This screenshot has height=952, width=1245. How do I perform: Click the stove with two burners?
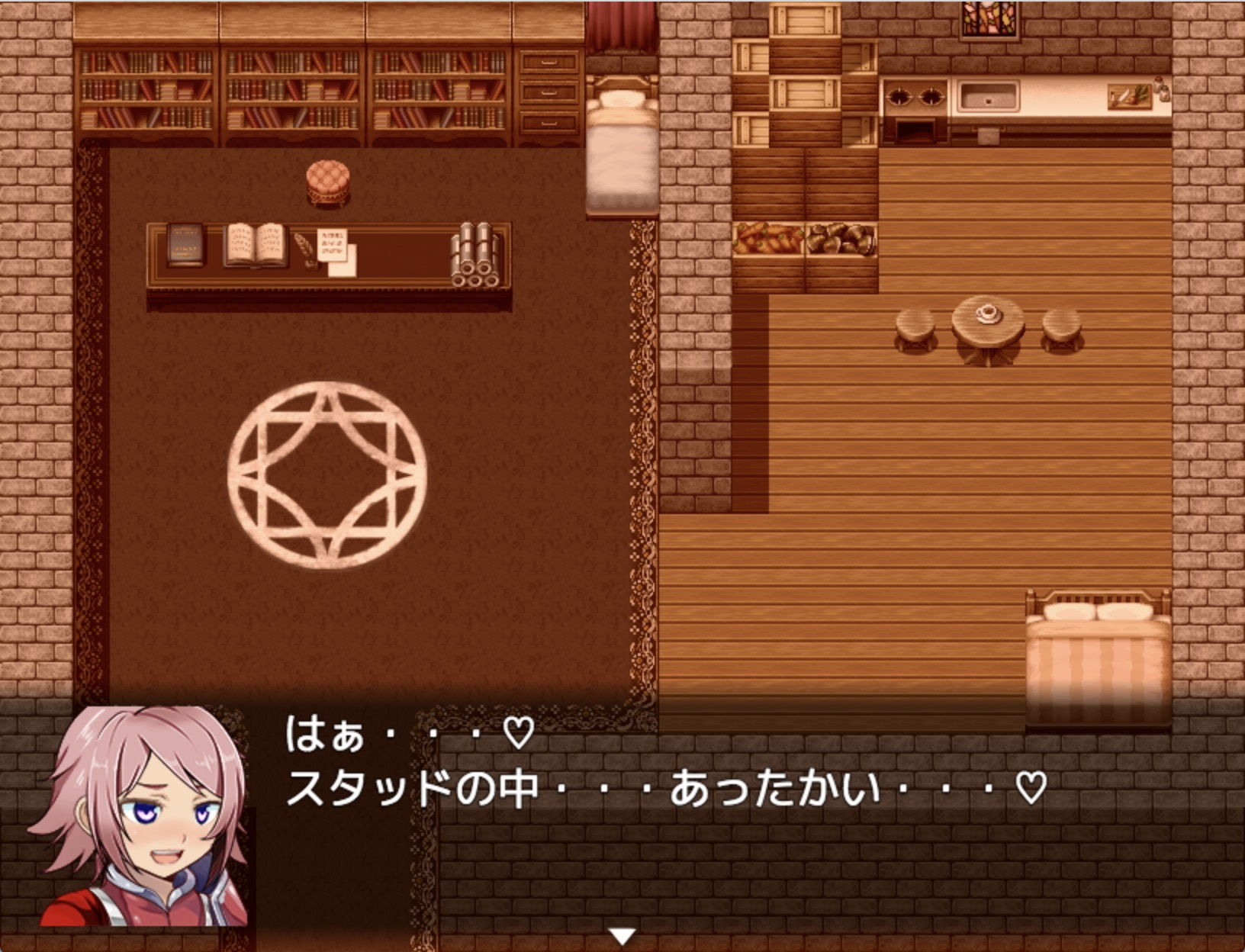[915, 98]
